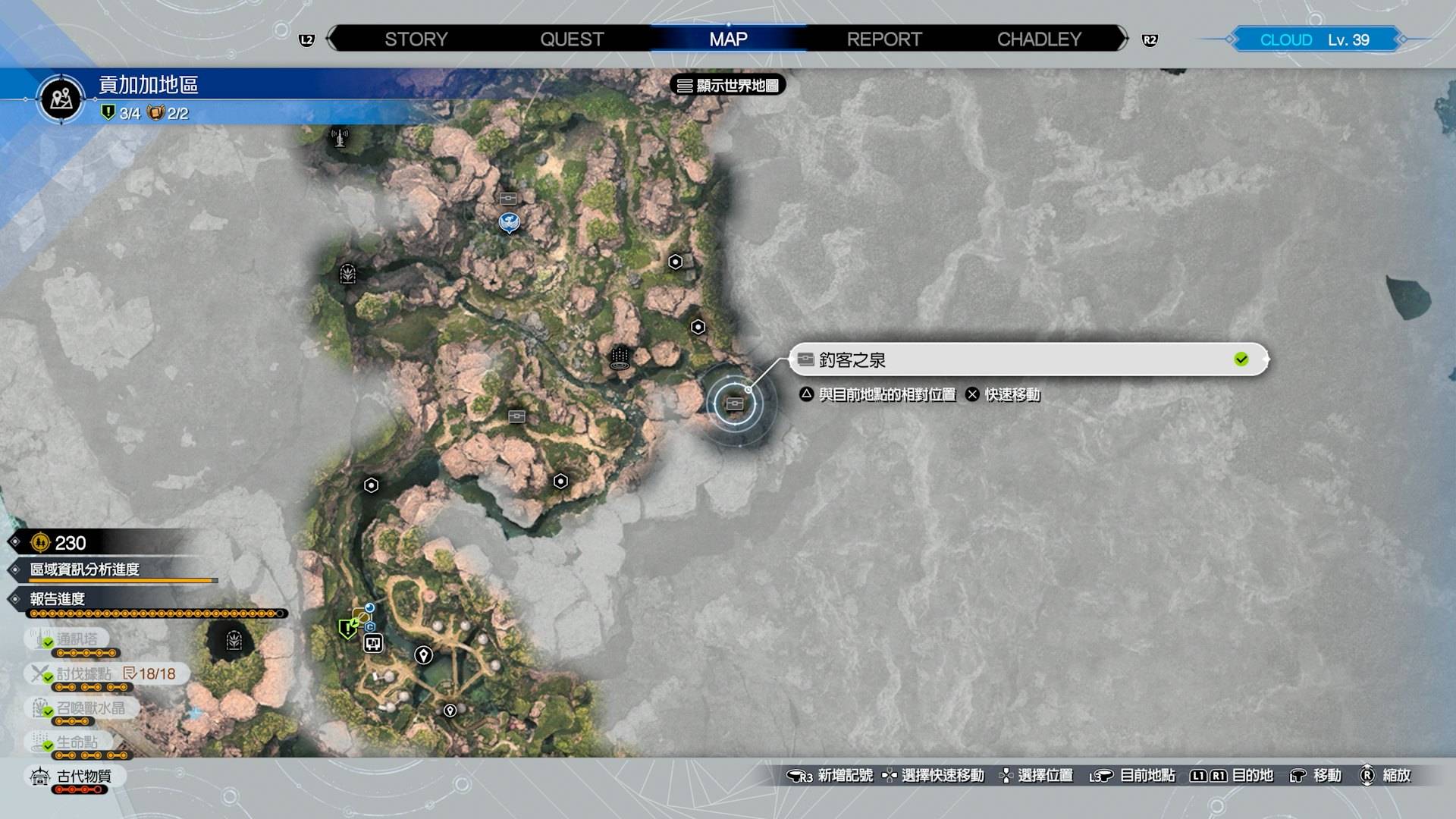Click the communication tower icon on the map

340,138
